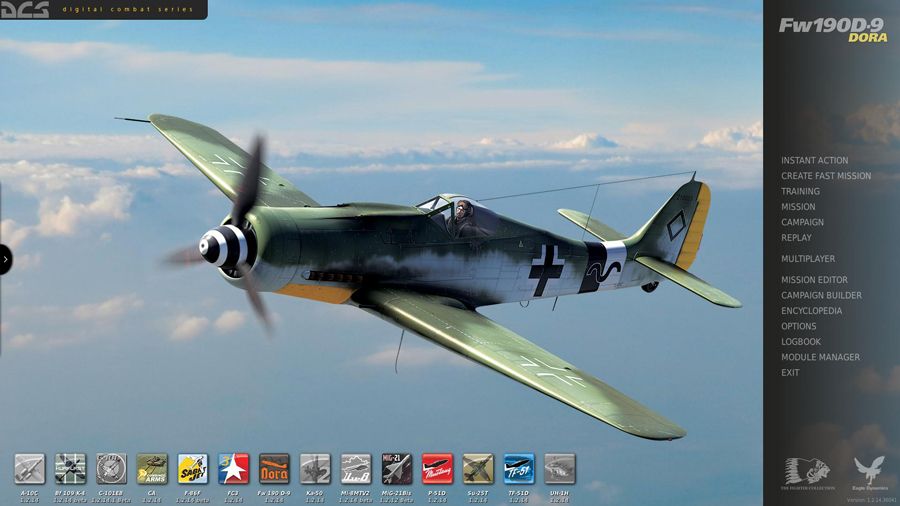Exit the game
Viewport: 900px width, 506px height.
click(790, 373)
